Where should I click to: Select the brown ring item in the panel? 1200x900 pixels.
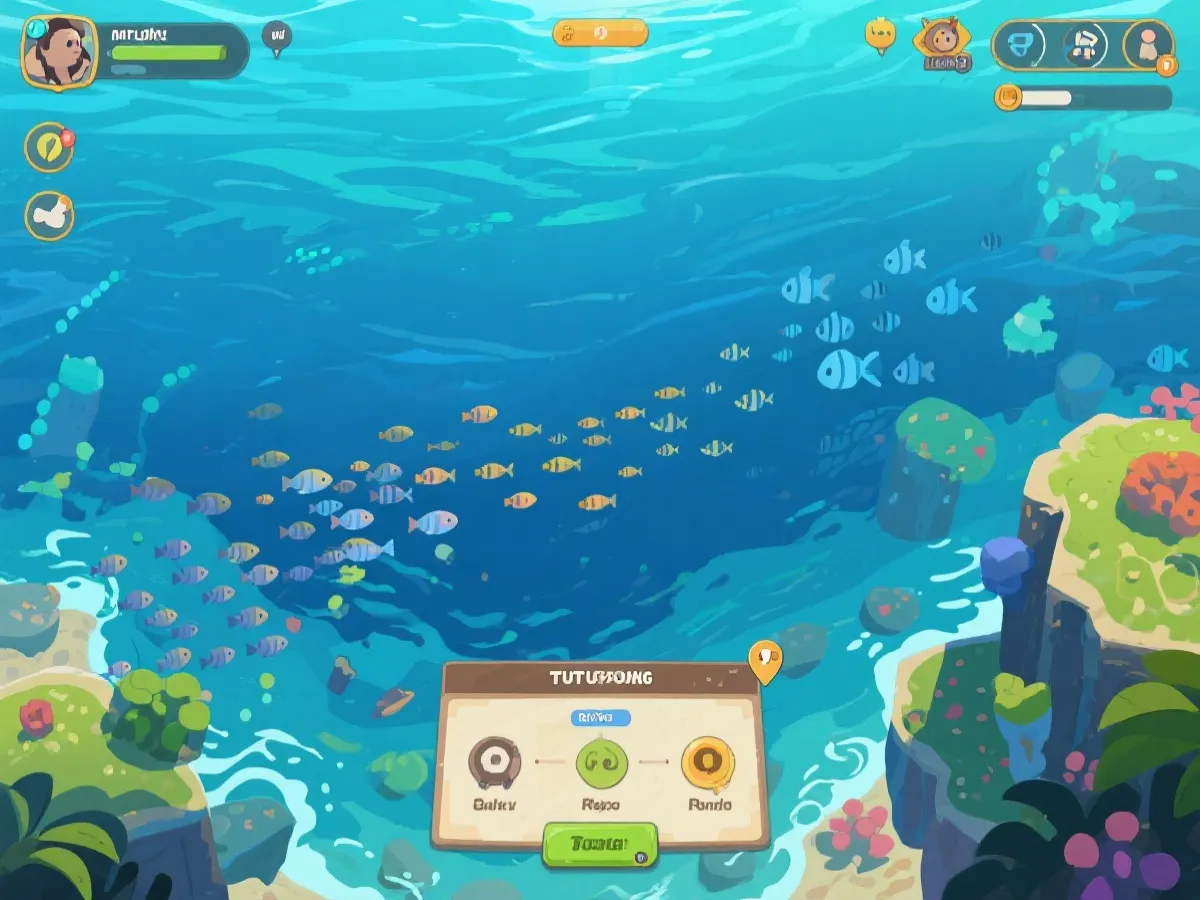pos(494,763)
